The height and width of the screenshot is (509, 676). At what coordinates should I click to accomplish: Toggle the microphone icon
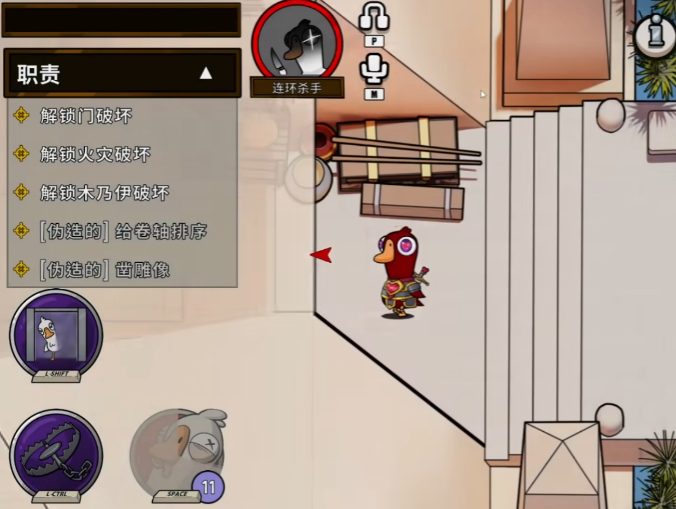pyautogui.click(x=374, y=68)
